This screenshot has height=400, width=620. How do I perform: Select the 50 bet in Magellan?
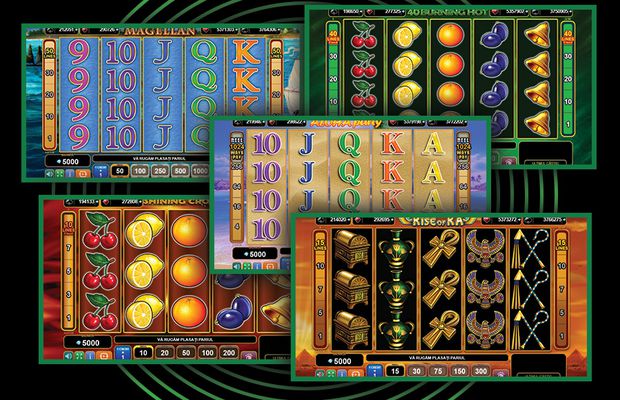tap(119, 171)
